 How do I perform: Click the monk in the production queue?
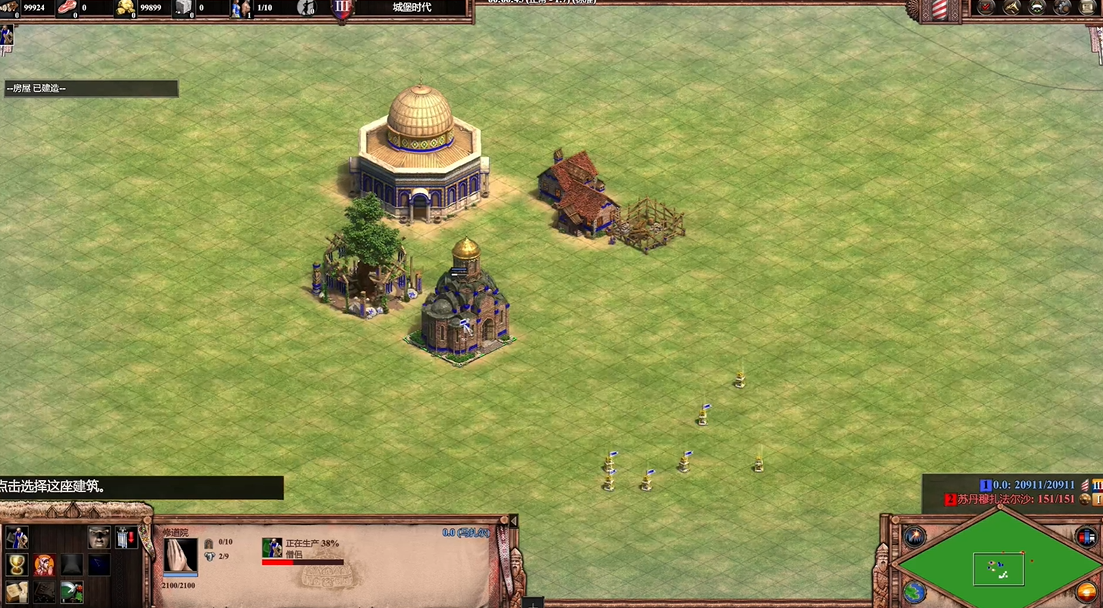pos(272,547)
